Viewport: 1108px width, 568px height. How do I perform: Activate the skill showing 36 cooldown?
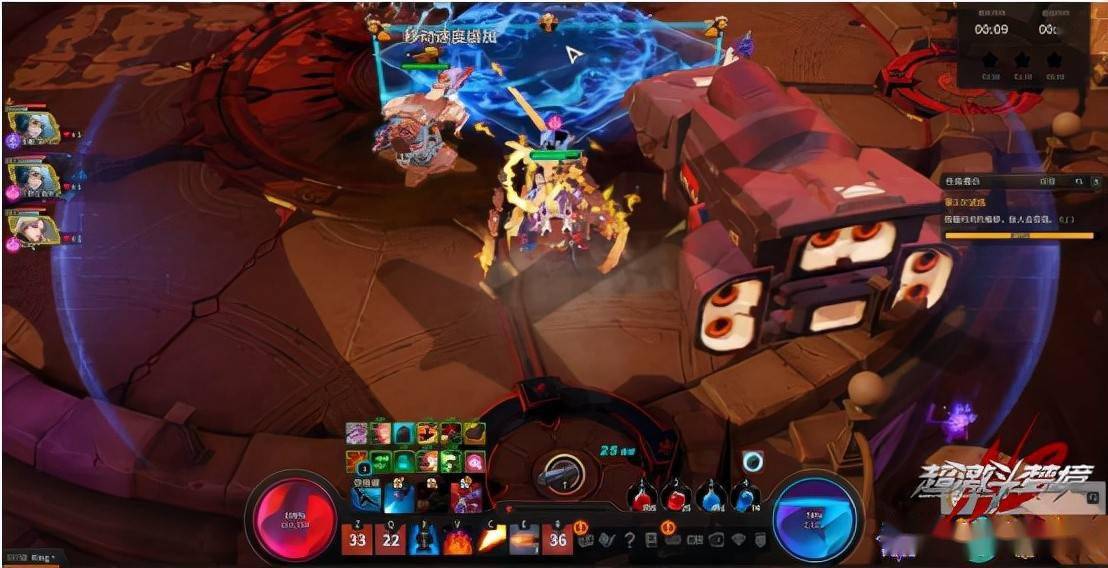coord(557,540)
